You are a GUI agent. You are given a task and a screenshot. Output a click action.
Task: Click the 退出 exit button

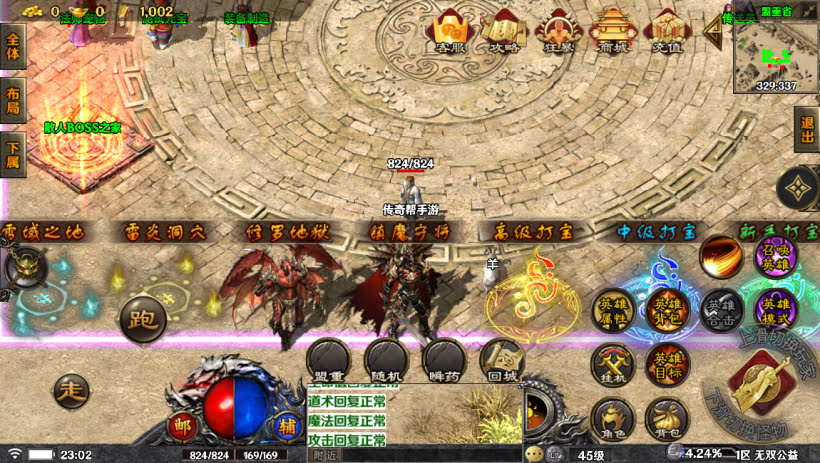pyautogui.click(x=807, y=129)
